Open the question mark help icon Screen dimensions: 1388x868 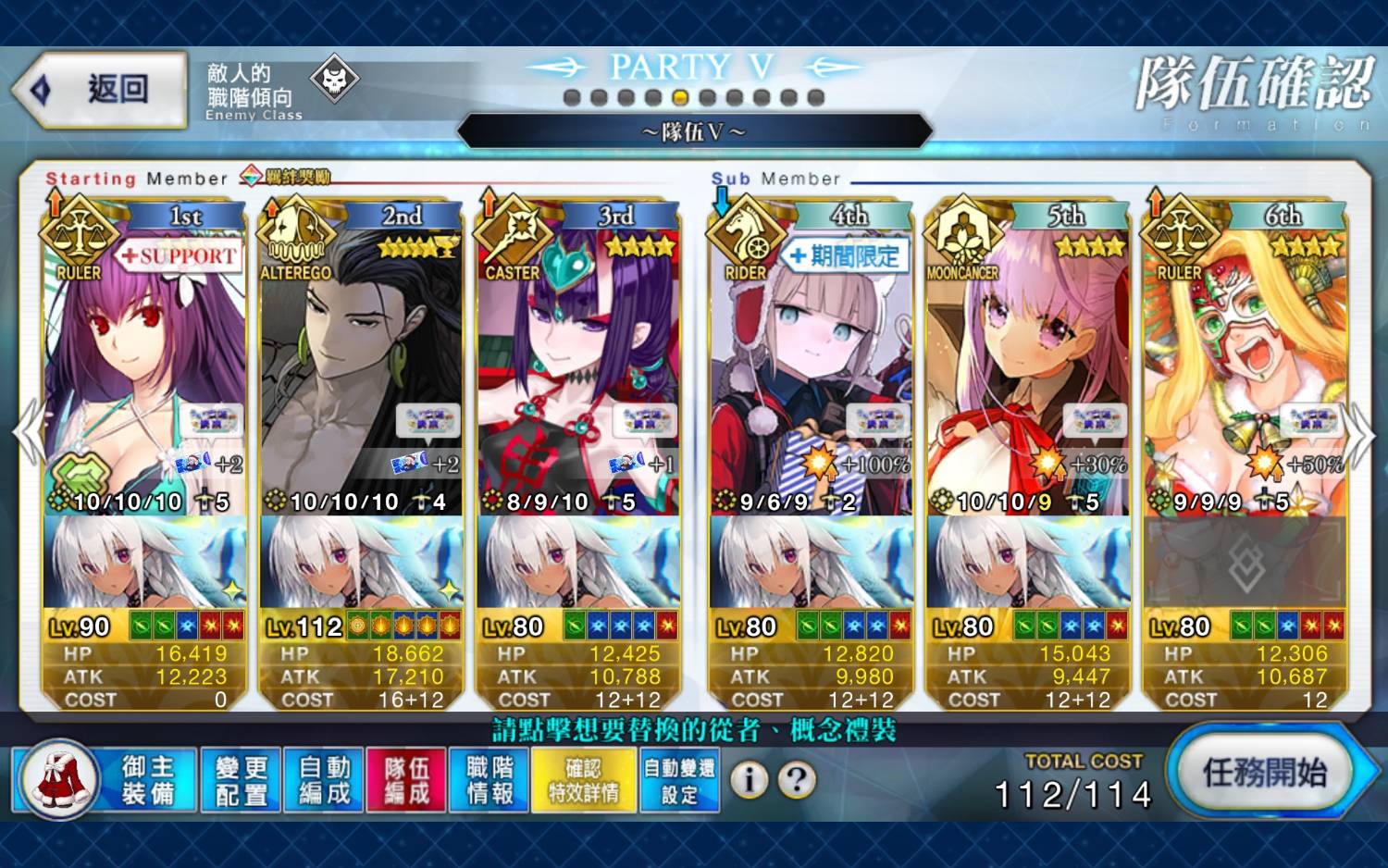coord(796,780)
